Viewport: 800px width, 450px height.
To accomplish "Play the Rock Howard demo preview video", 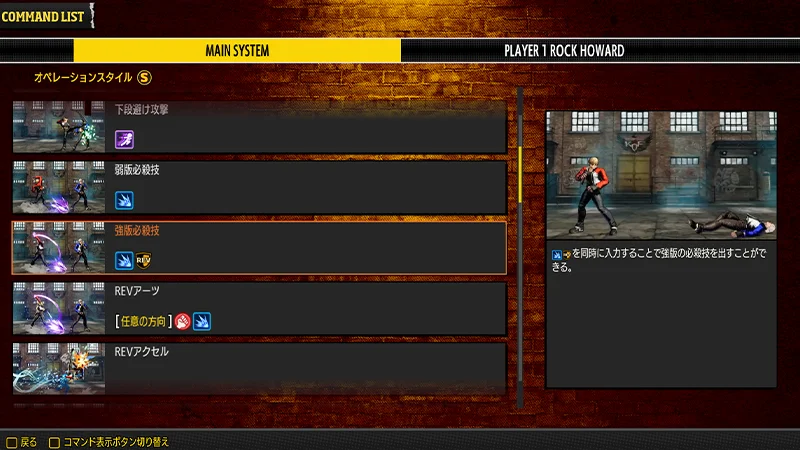I will click(x=661, y=174).
